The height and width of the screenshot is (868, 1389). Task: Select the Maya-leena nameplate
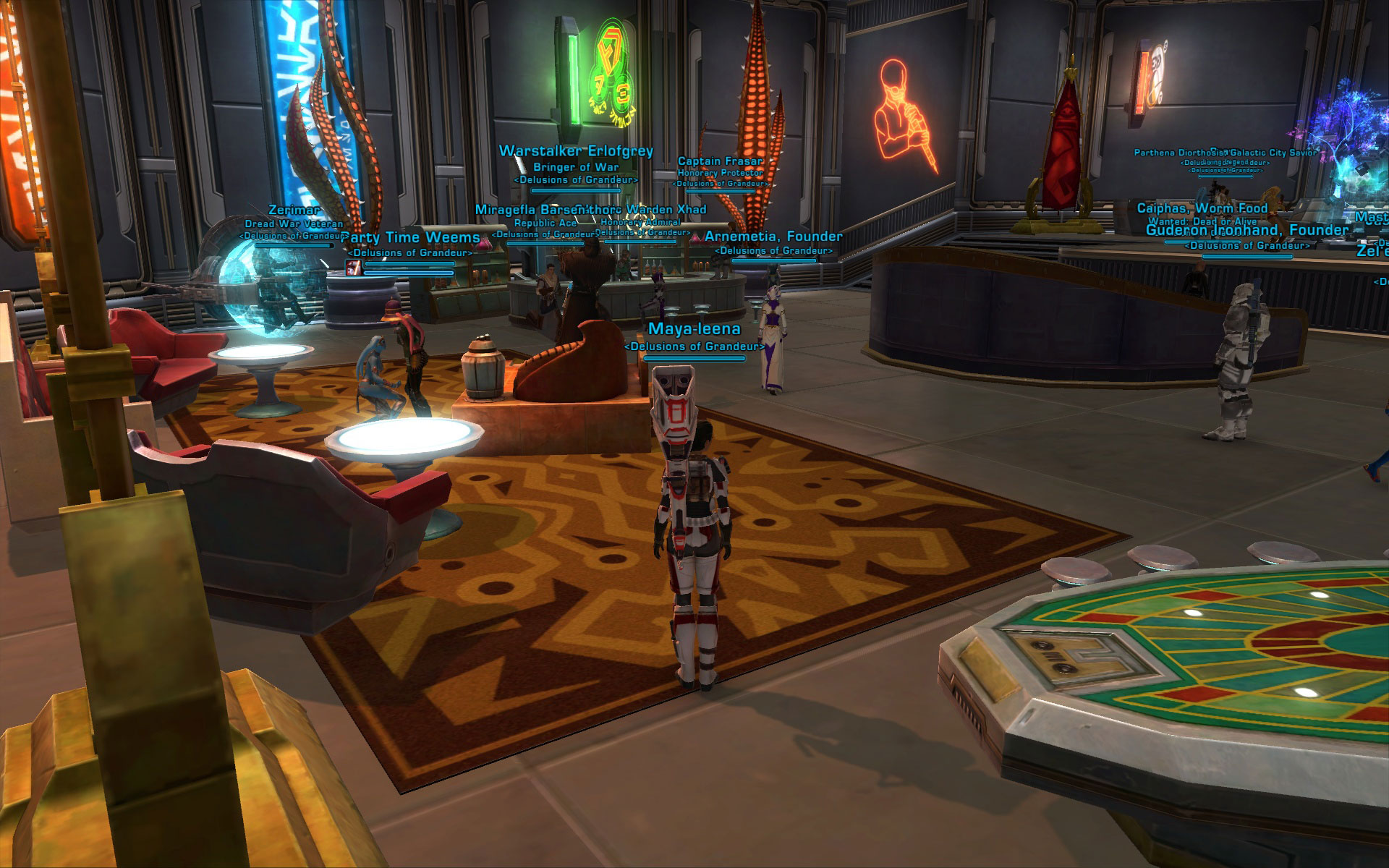coord(694,329)
